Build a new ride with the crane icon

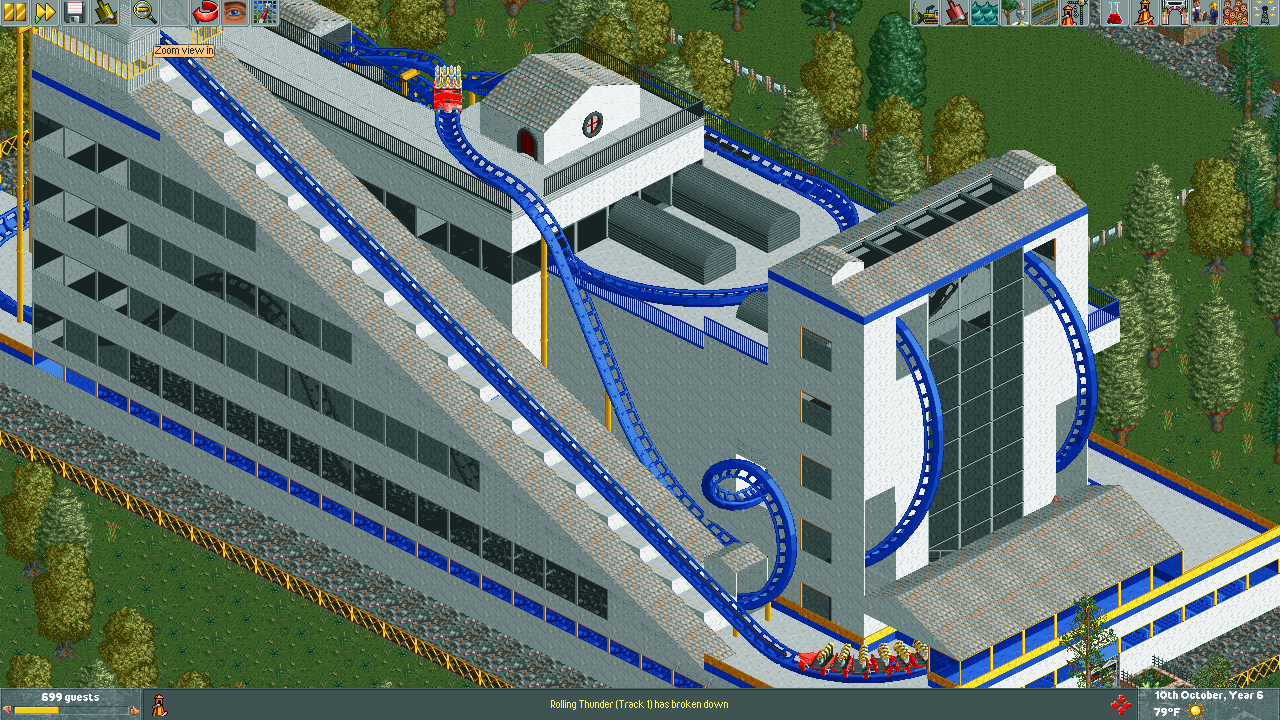pos(1075,12)
